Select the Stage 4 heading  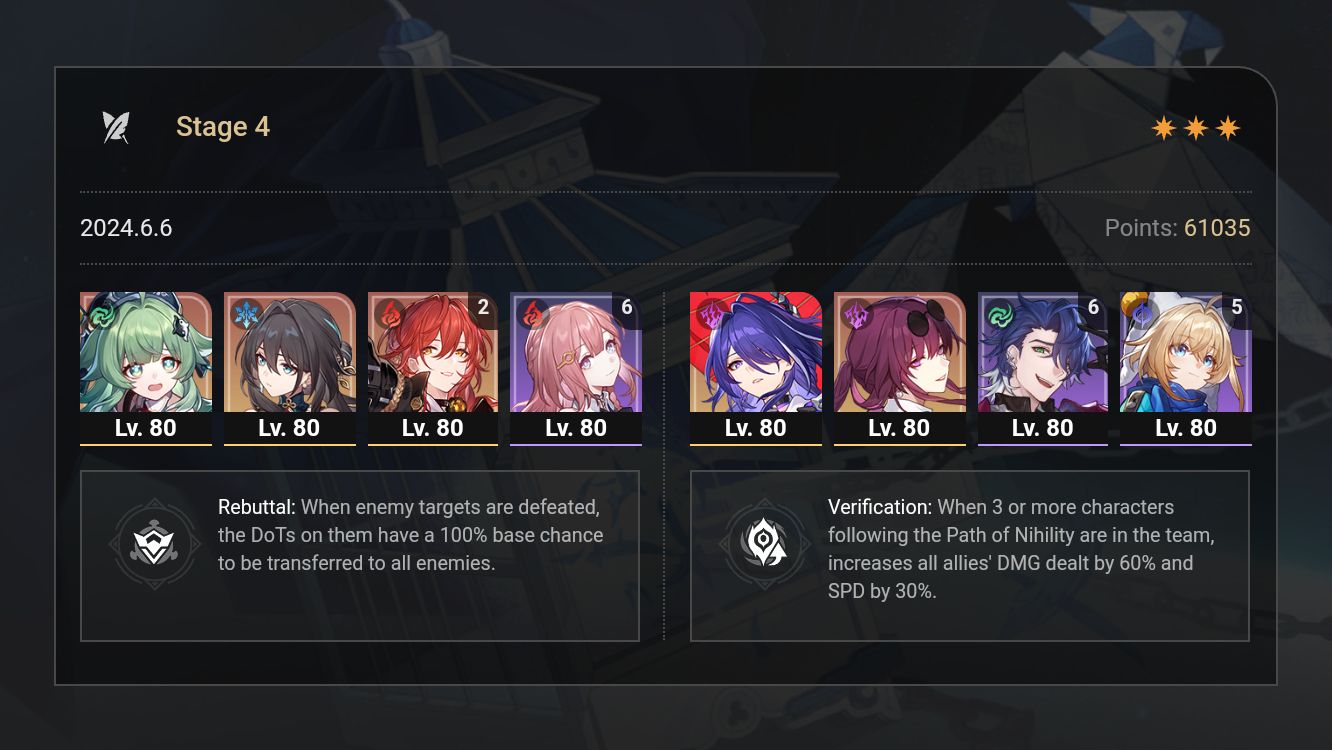(222, 126)
